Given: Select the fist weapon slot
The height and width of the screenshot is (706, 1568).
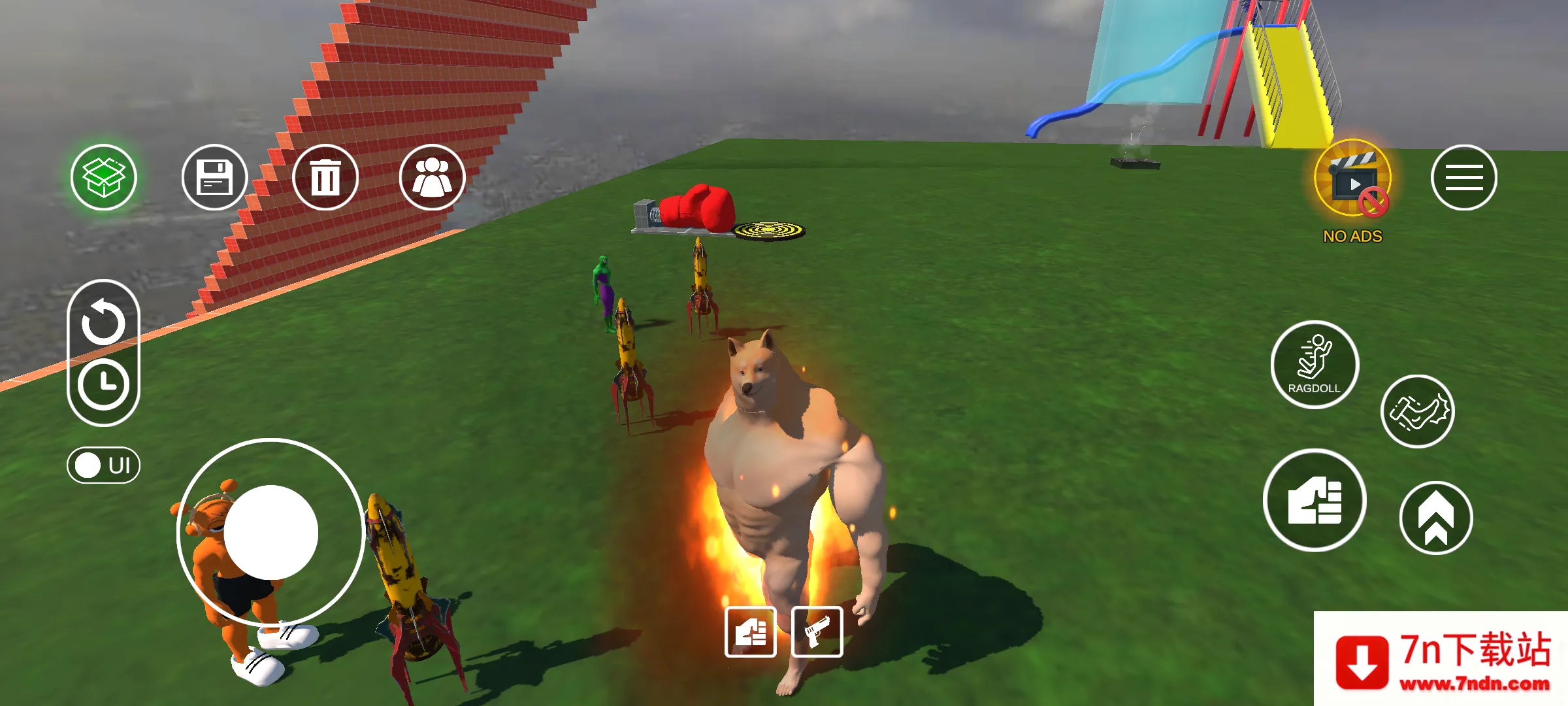Looking at the screenshot, I should 750,632.
